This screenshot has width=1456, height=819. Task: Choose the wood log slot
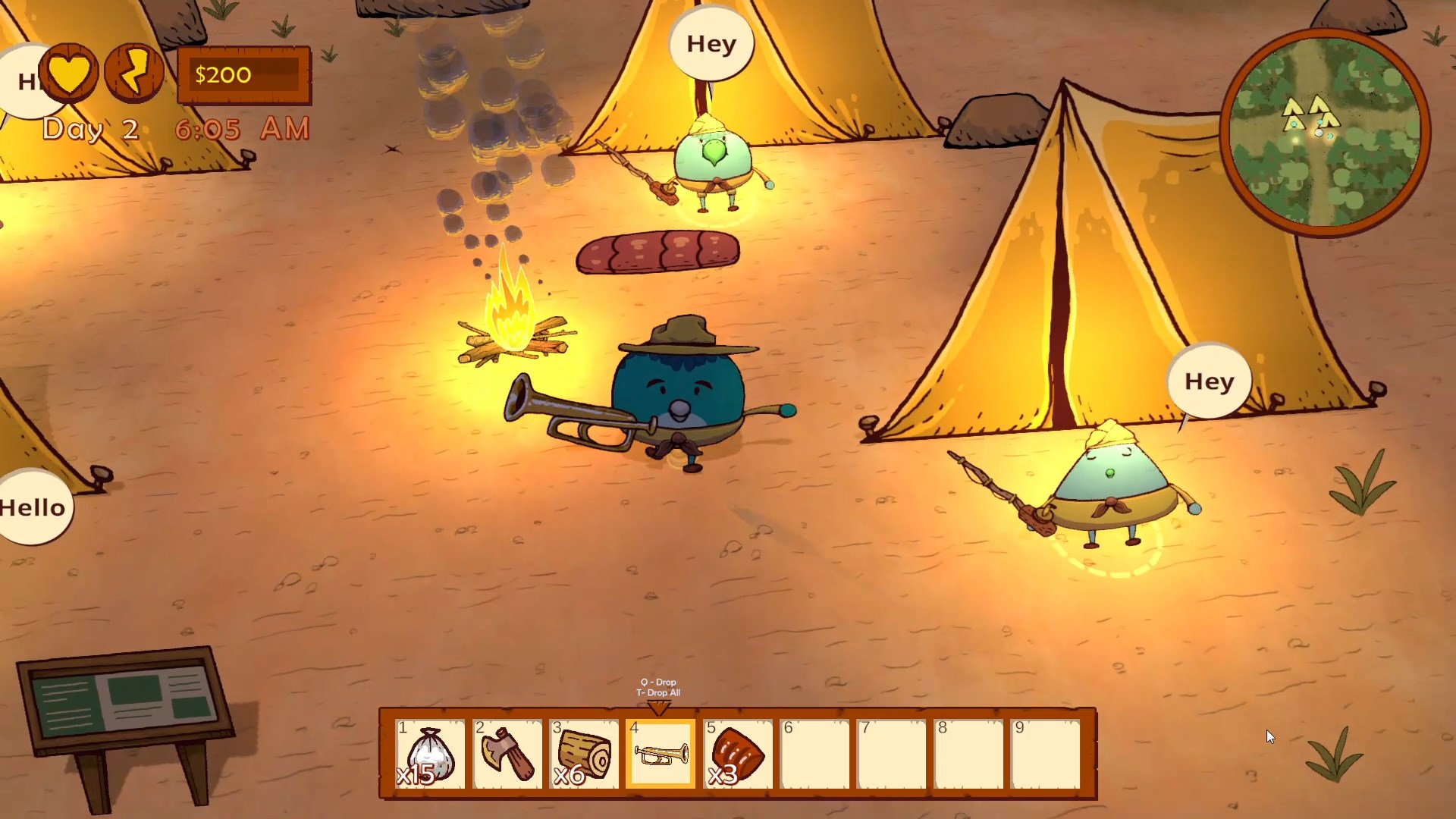pos(585,755)
